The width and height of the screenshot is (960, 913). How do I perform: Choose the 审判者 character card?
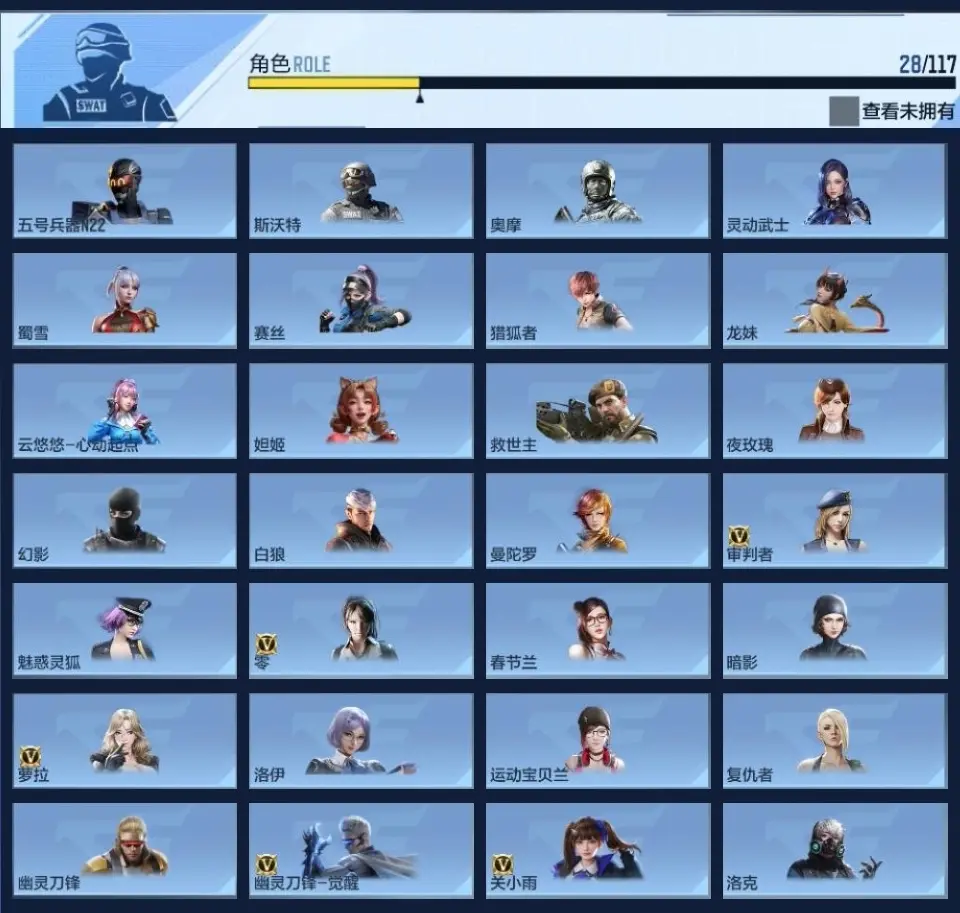point(835,520)
